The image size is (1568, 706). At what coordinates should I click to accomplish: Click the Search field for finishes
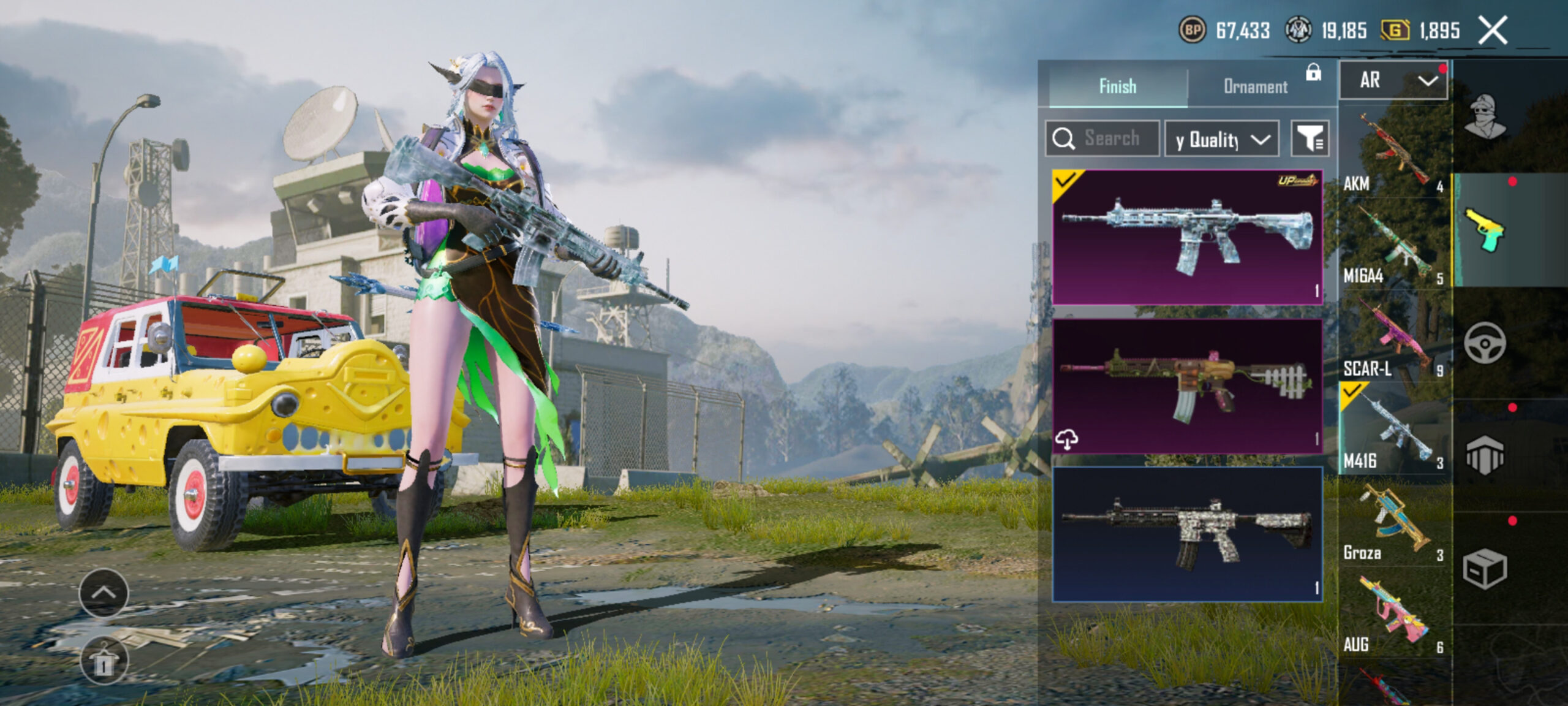(1102, 139)
